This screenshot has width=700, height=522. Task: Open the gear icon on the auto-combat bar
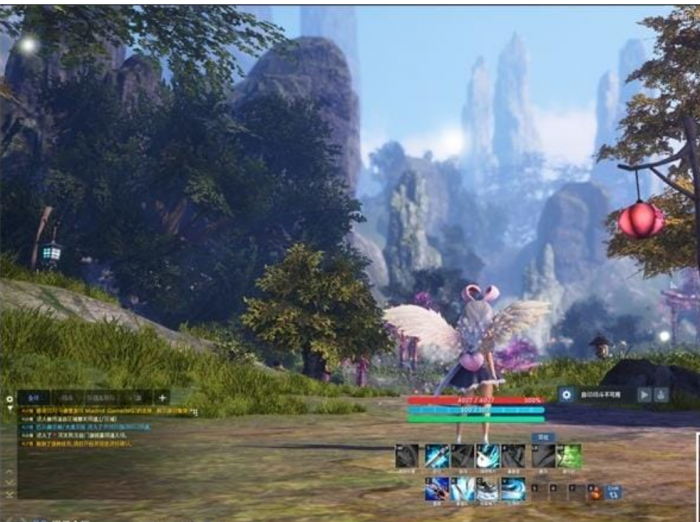tap(566, 394)
